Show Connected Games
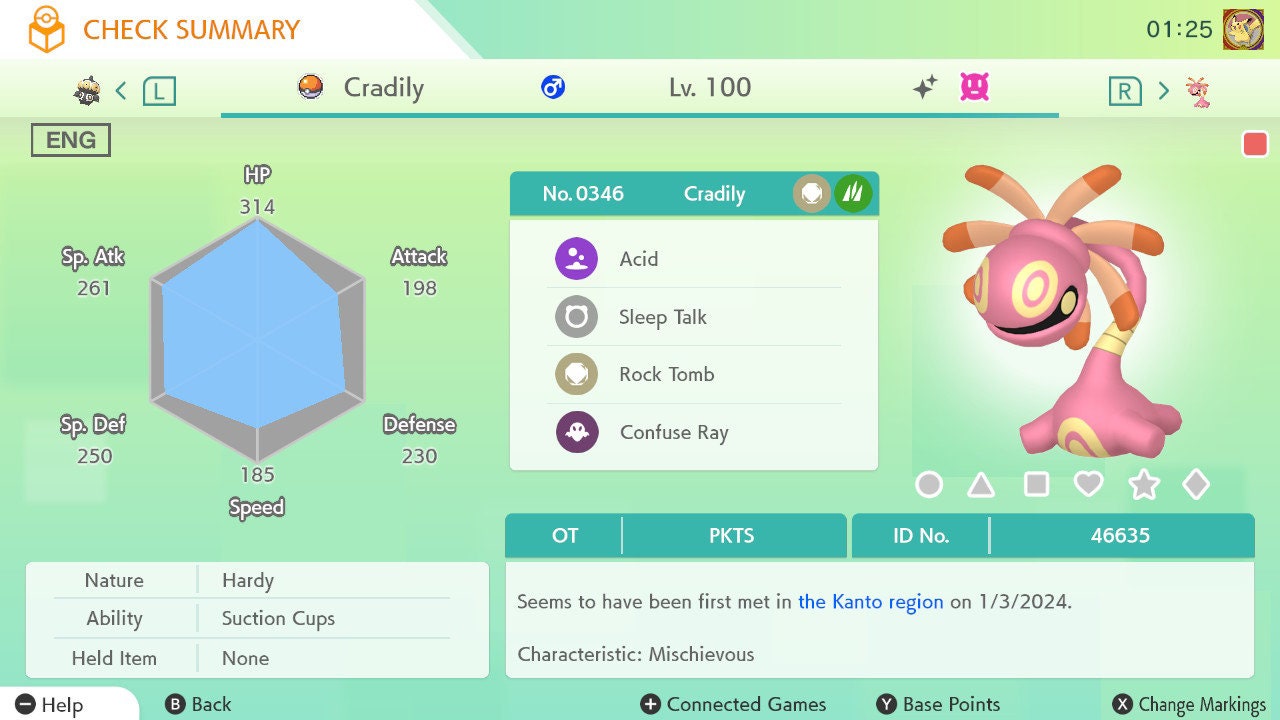 [x=734, y=704]
